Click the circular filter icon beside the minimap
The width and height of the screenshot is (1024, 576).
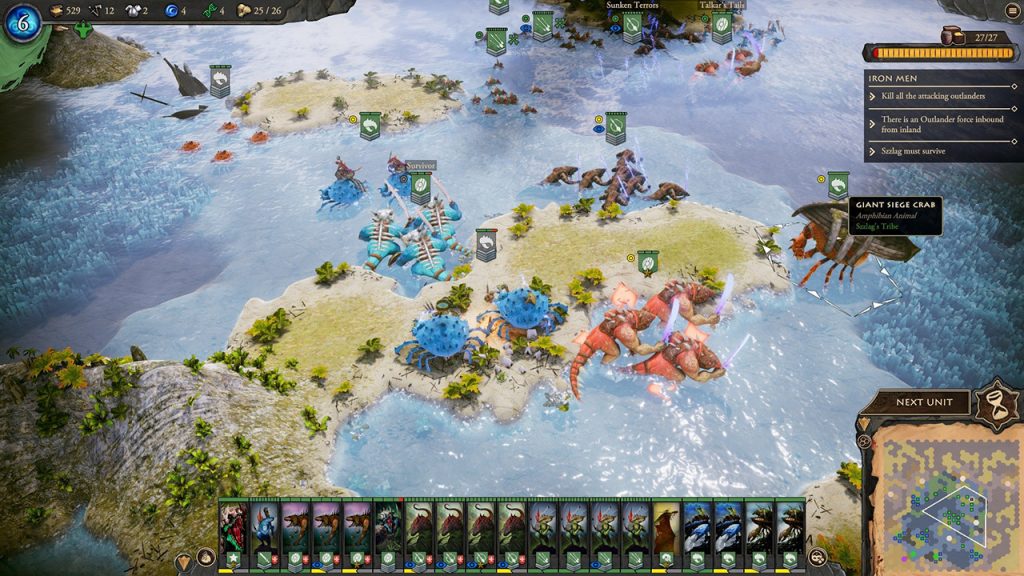pyautogui.click(x=863, y=440)
